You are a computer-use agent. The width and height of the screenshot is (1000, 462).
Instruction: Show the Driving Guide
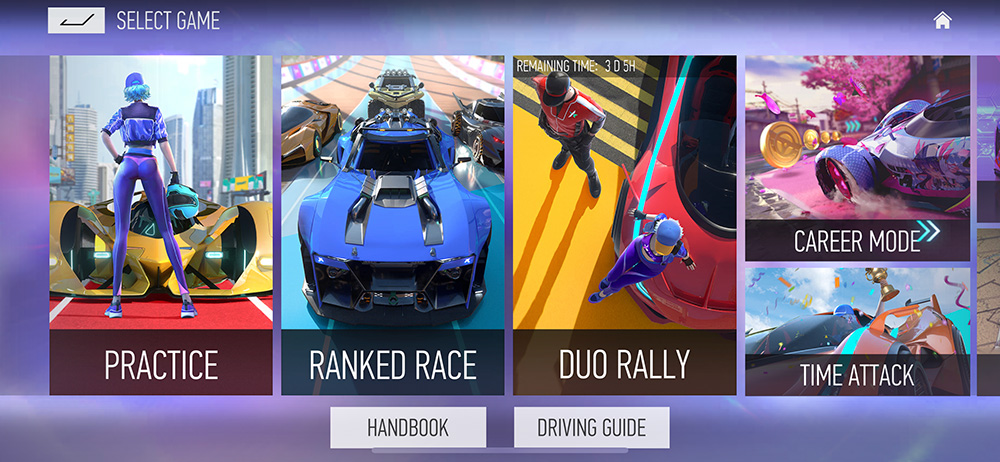(x=591, y=428)
